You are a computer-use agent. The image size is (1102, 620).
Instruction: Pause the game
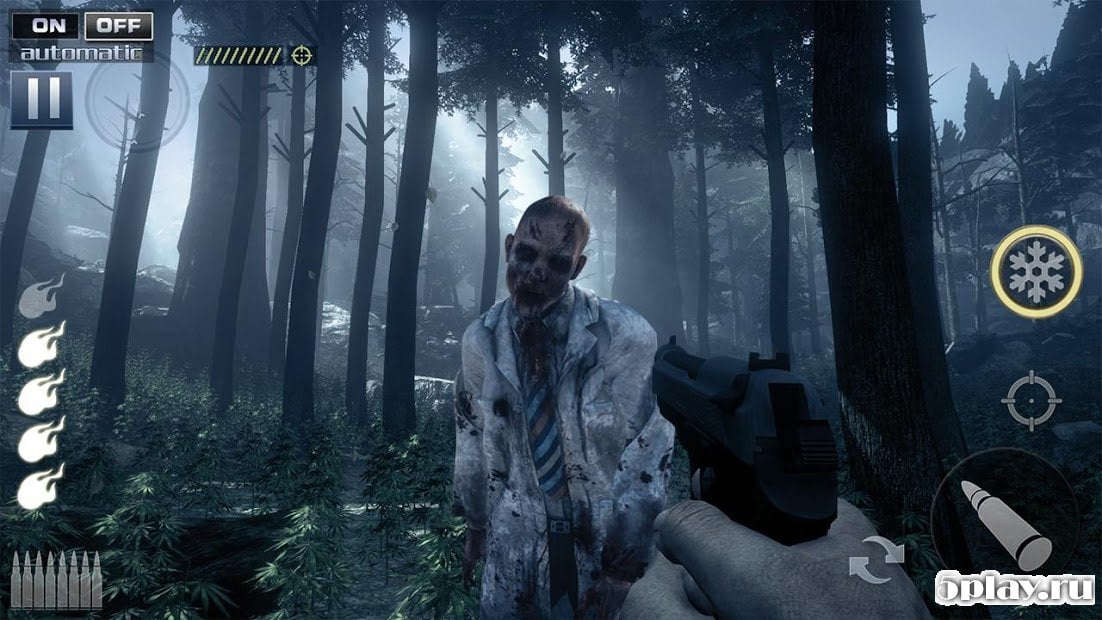pyautogui.click(x=41, y=99)
